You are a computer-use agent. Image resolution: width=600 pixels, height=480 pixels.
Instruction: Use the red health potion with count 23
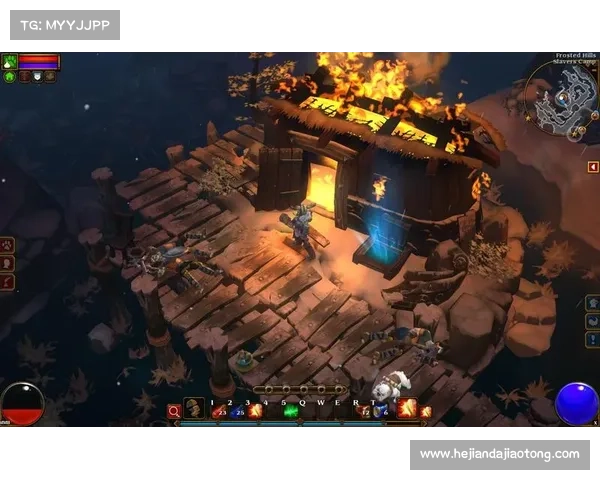pyautogui.click(x=220, y=410)
